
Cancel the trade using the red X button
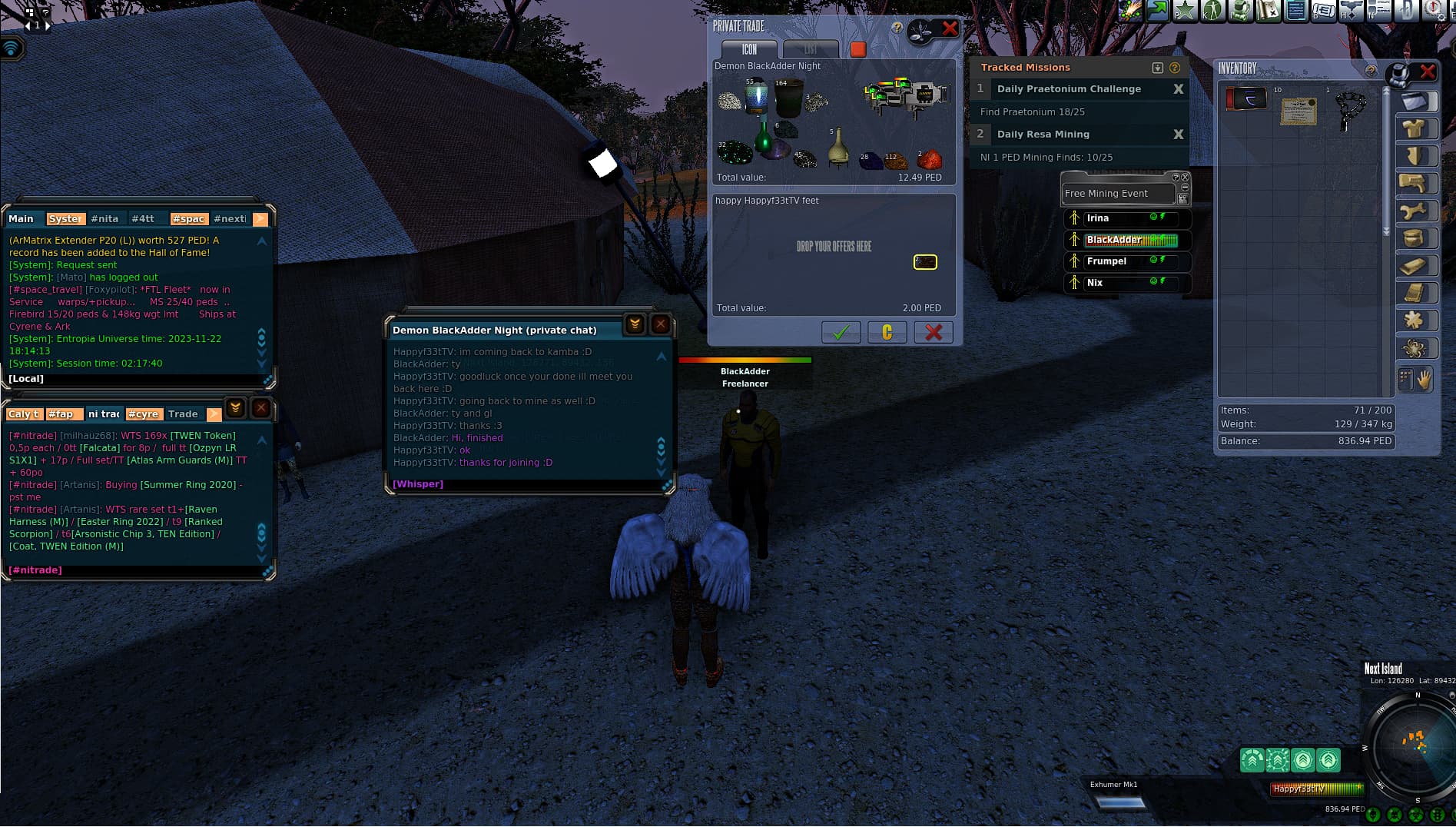pos(934,332)
